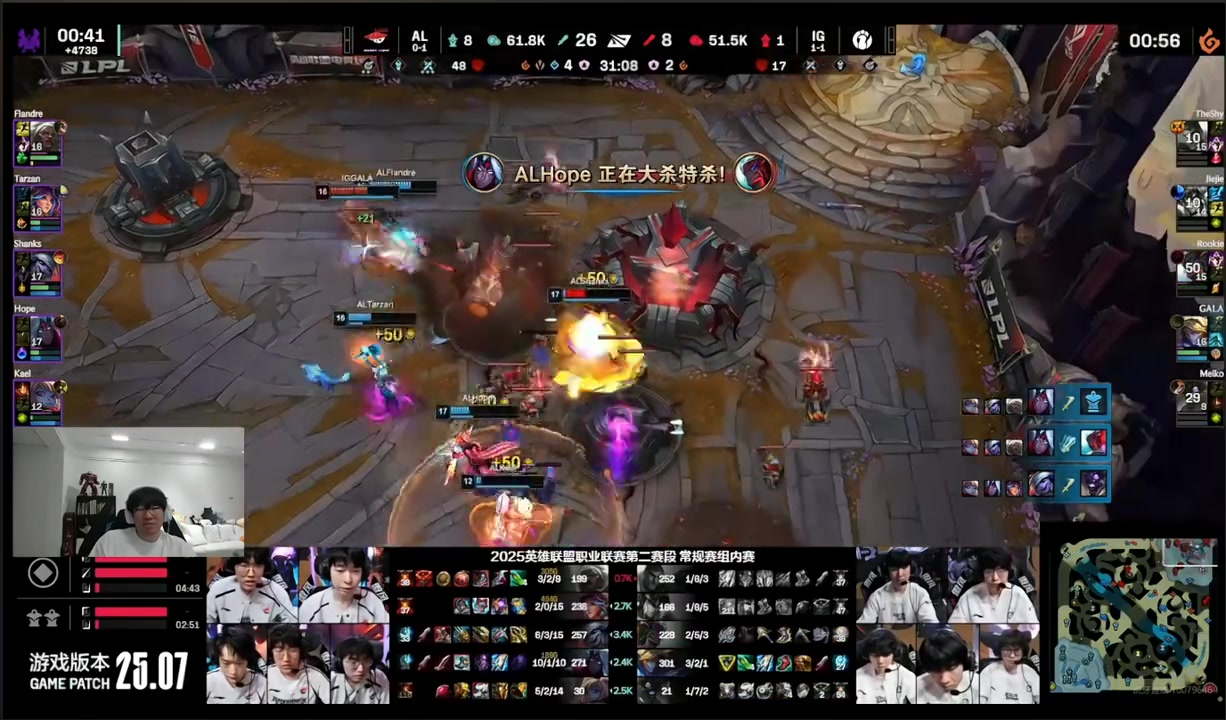This screenshot has height=720, width=1226.
Task: Click the purple logo beside the 00:41 timer
Action: point(28,41)
